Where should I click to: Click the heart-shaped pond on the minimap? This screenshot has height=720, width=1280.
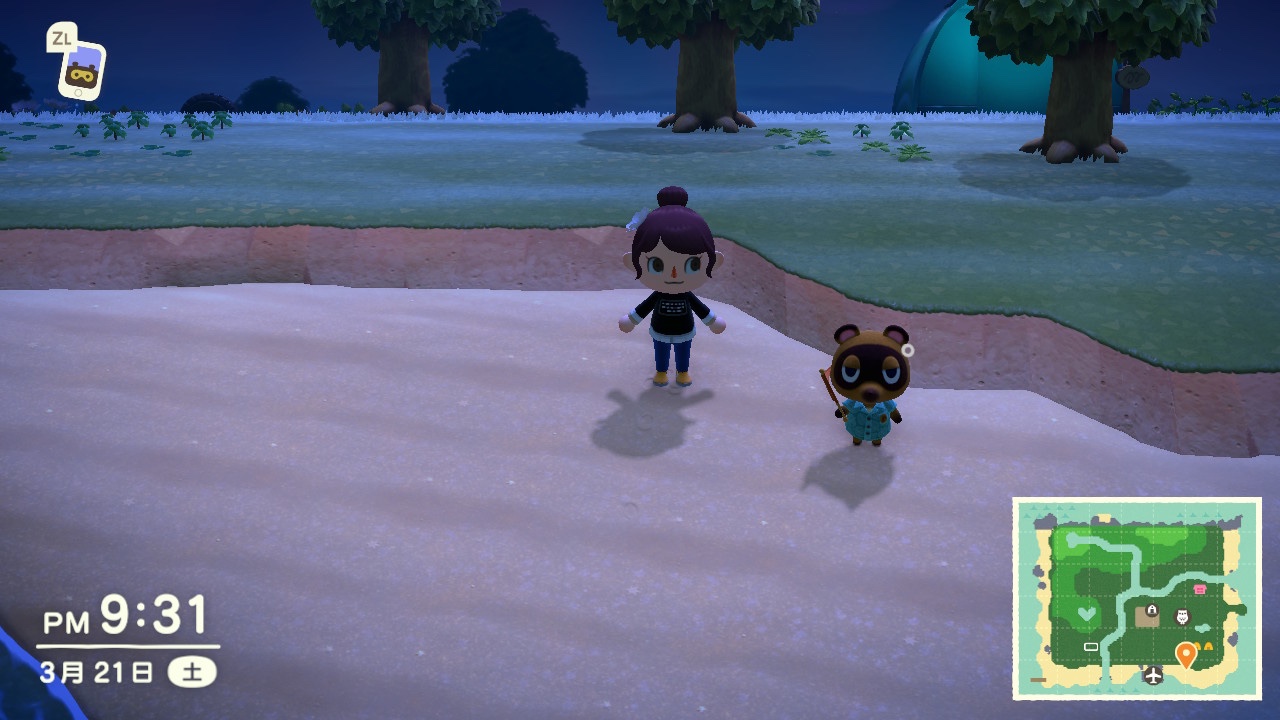pyautogui.click(x=1088, y=613)
